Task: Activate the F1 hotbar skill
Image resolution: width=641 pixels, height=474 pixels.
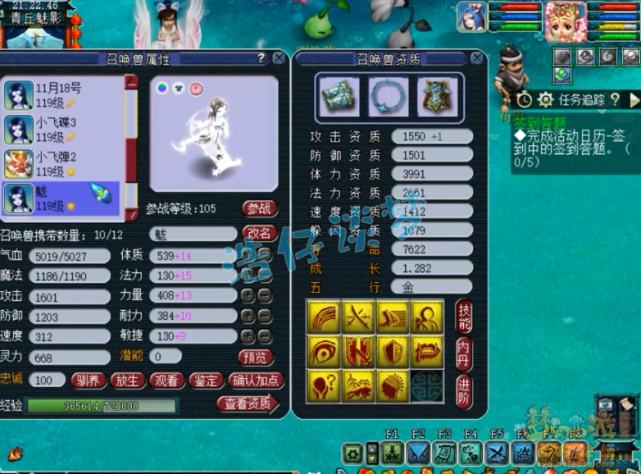Action: 392,453
